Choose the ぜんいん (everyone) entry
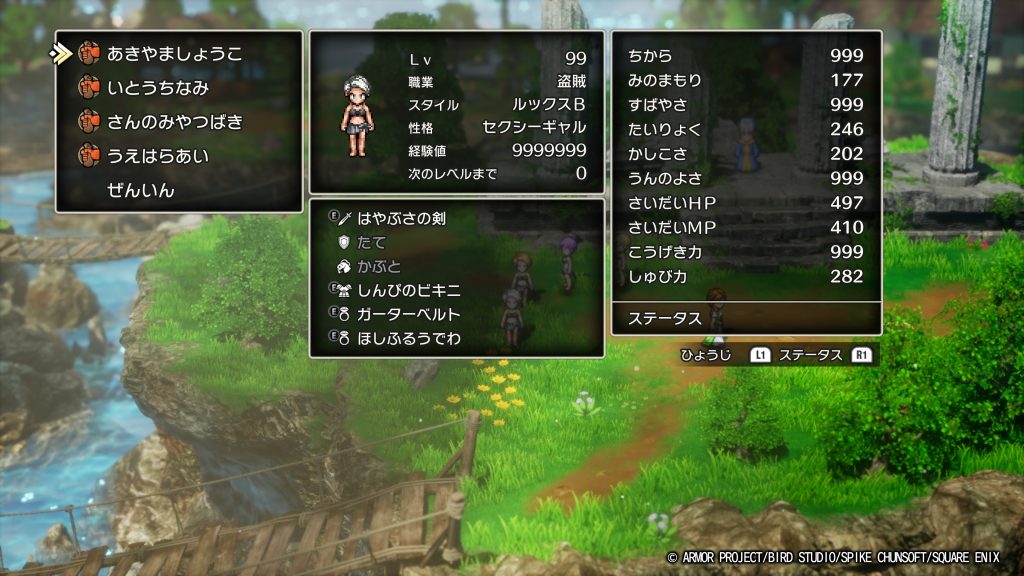Viewport: 1024px width, 576px height. pyautogui.click(x=141, y=190)
